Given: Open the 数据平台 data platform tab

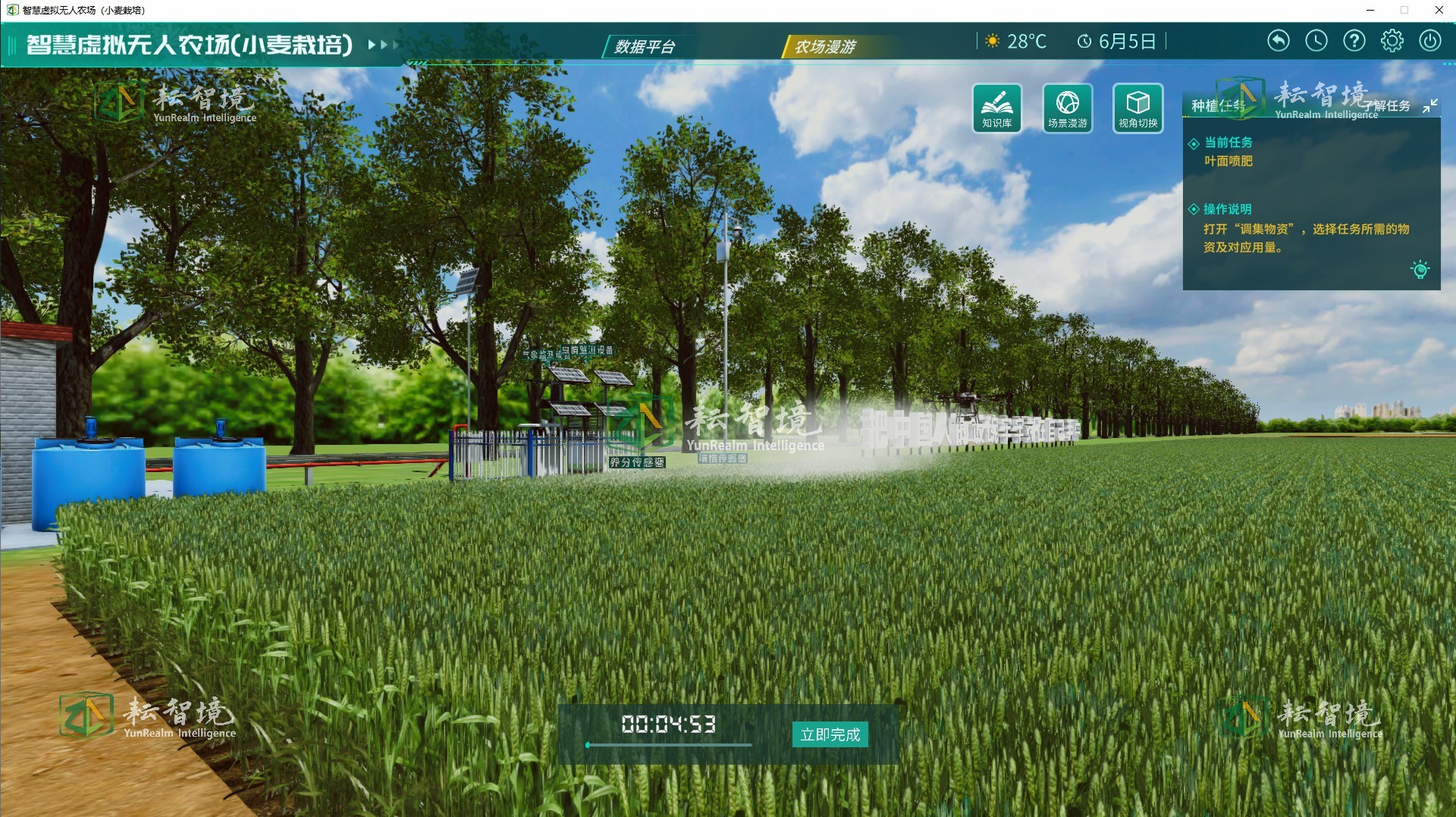Looking at the screenshot, I should 645,47.
